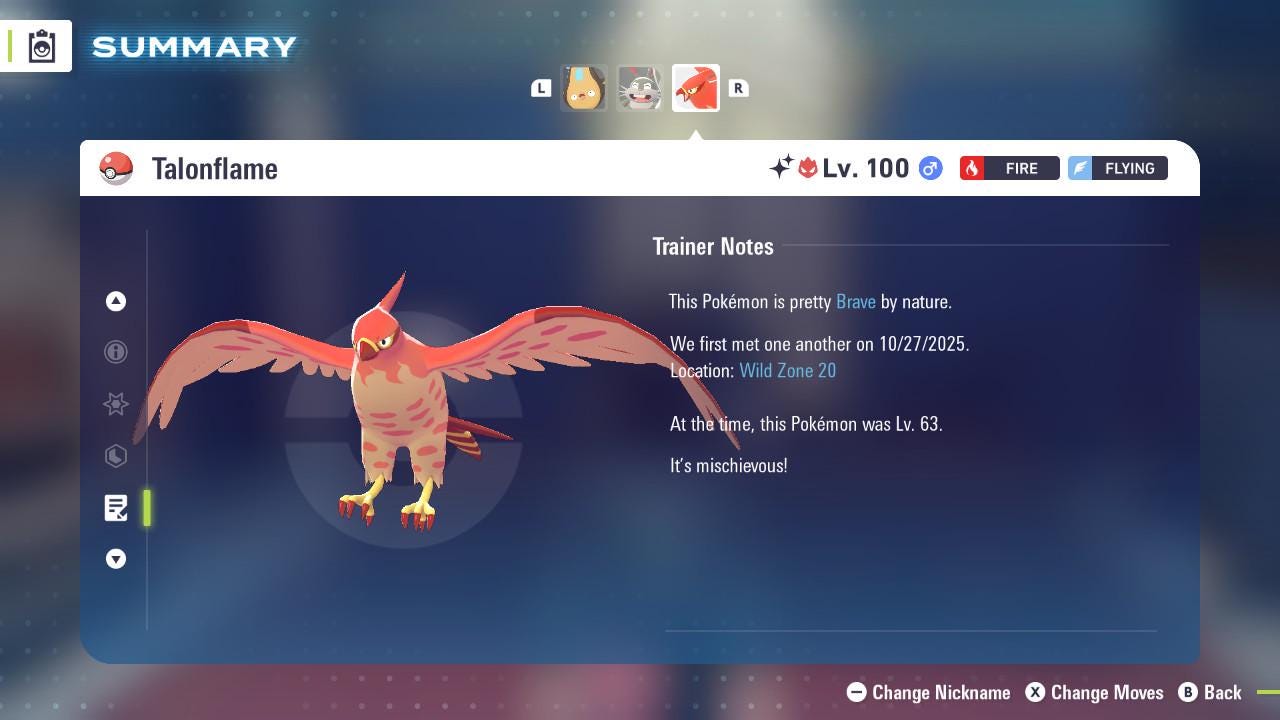Select the Tera symbol next to the level
1280x720 pixels.
[x=806, y=168]
